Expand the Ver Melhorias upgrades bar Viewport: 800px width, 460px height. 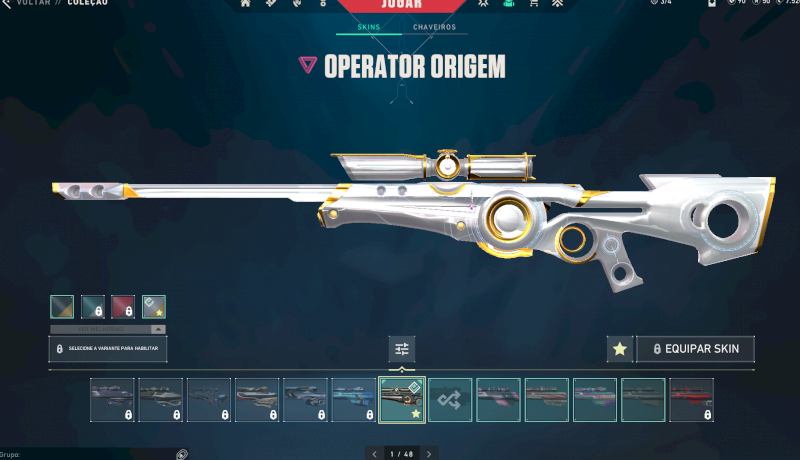click(x=108, y=329)
